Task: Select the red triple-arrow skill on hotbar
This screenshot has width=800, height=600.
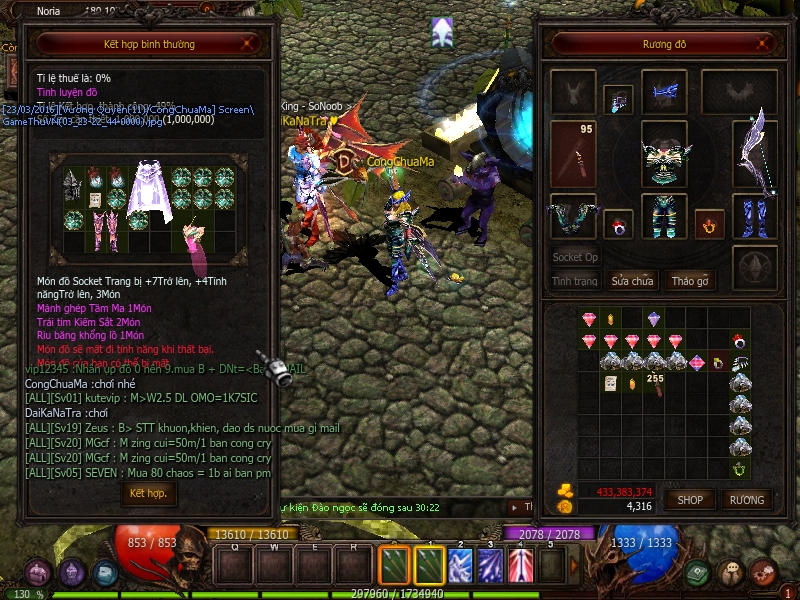Action: (521, 565)
